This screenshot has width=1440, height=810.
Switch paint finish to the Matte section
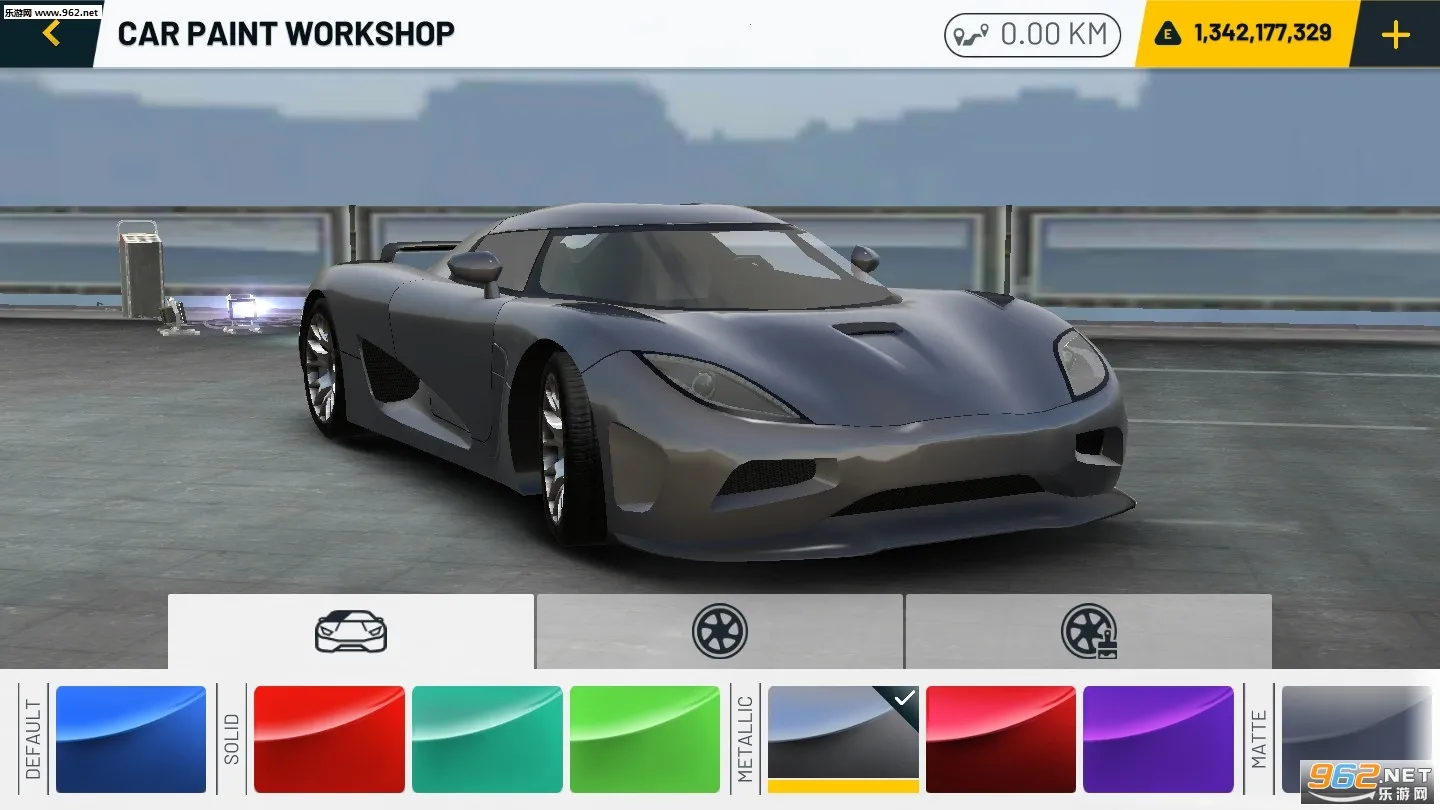(1258, 738)
